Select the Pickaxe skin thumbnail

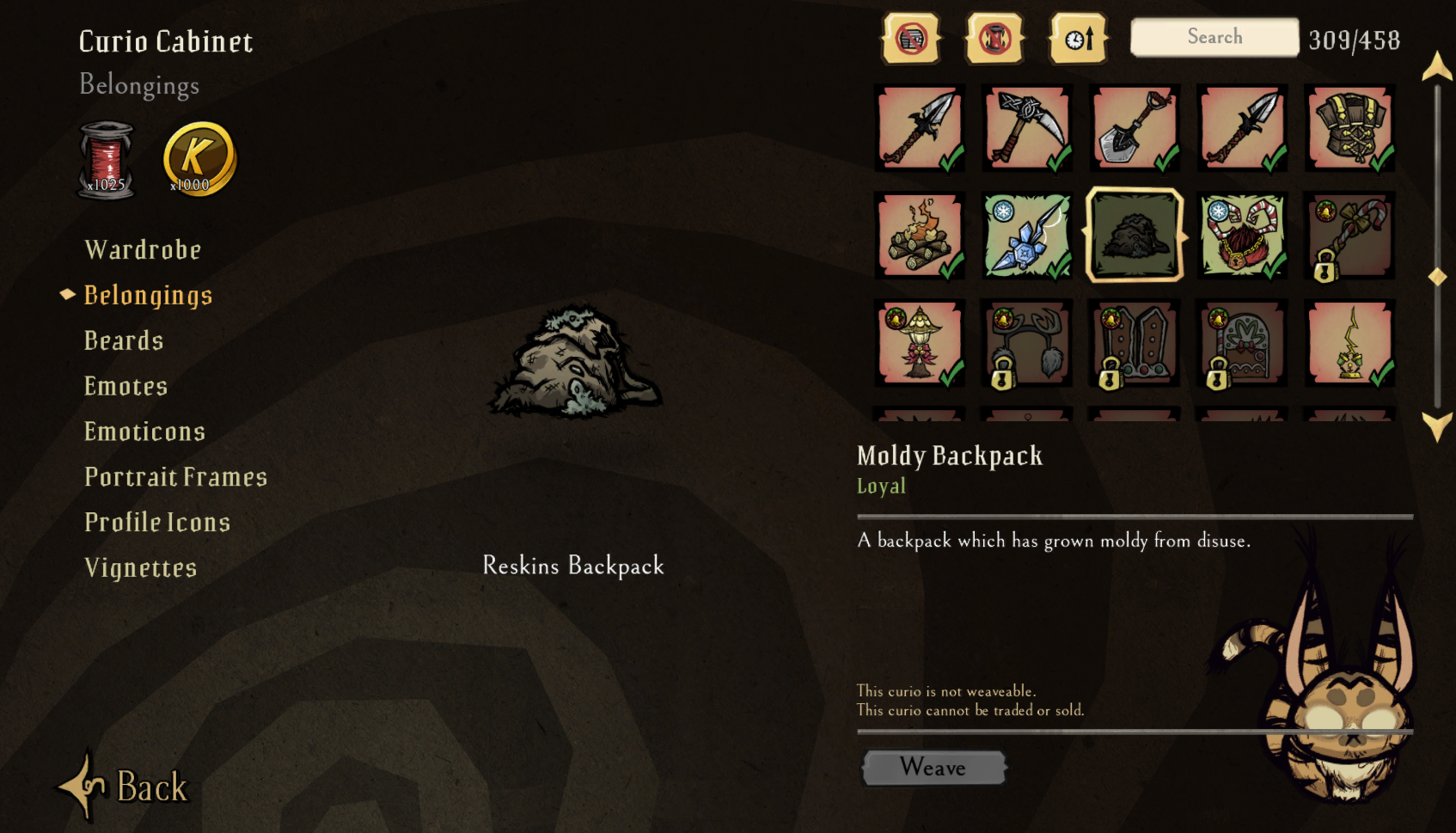pos(1026,129)
